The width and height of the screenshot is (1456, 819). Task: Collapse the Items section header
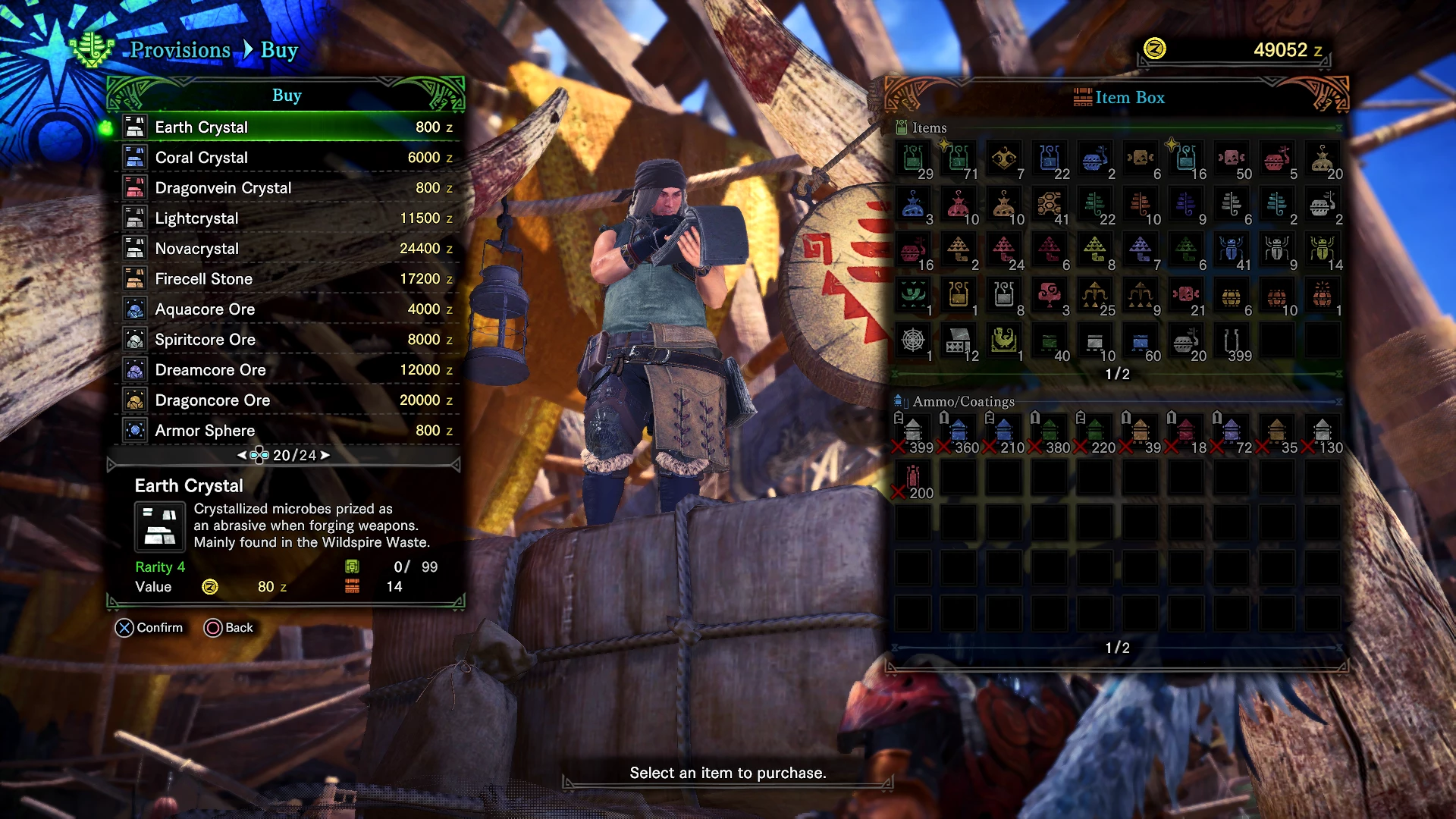(x=1340, y=128)
